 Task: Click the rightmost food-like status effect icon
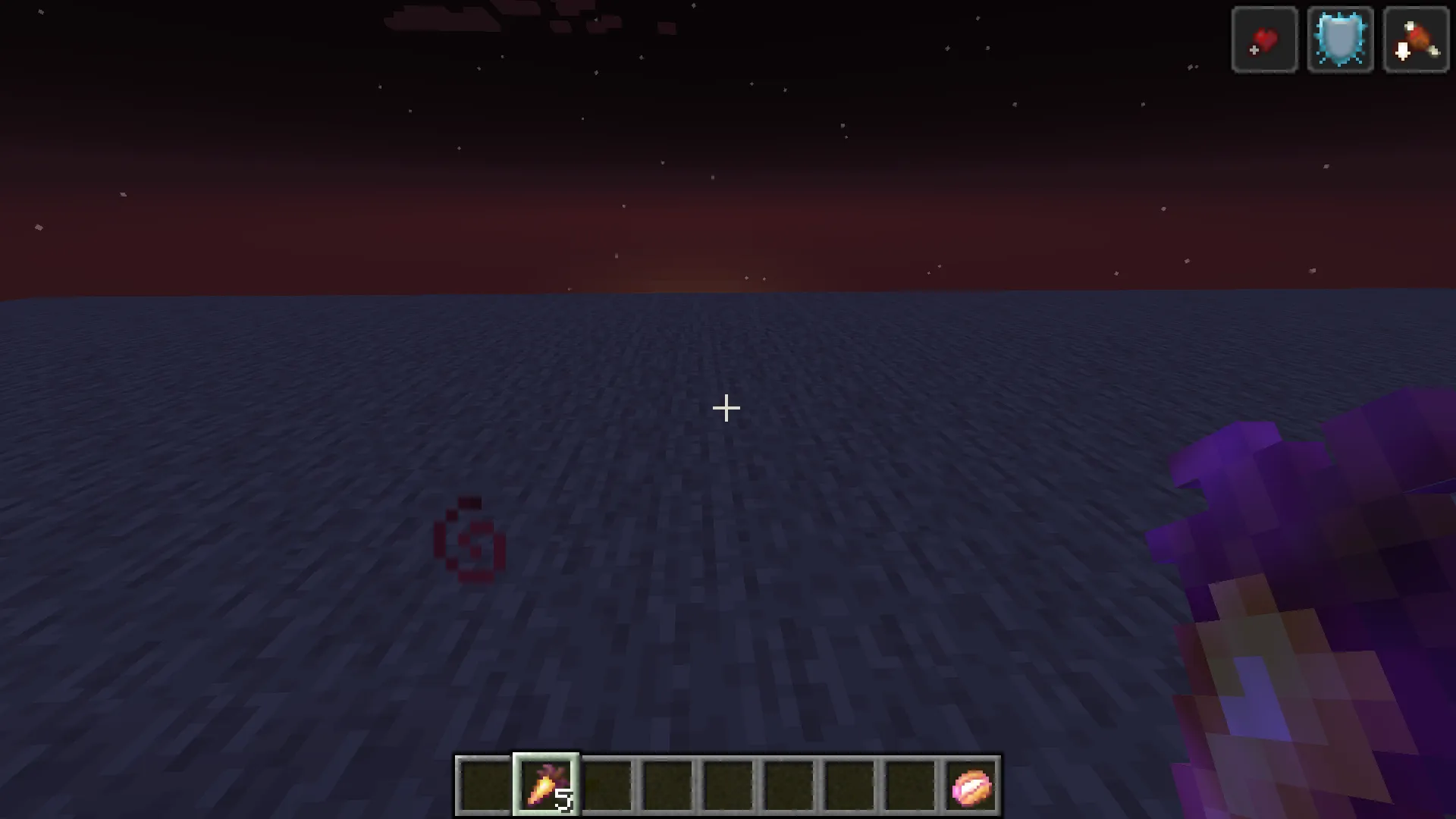[x=1415, y=39]
